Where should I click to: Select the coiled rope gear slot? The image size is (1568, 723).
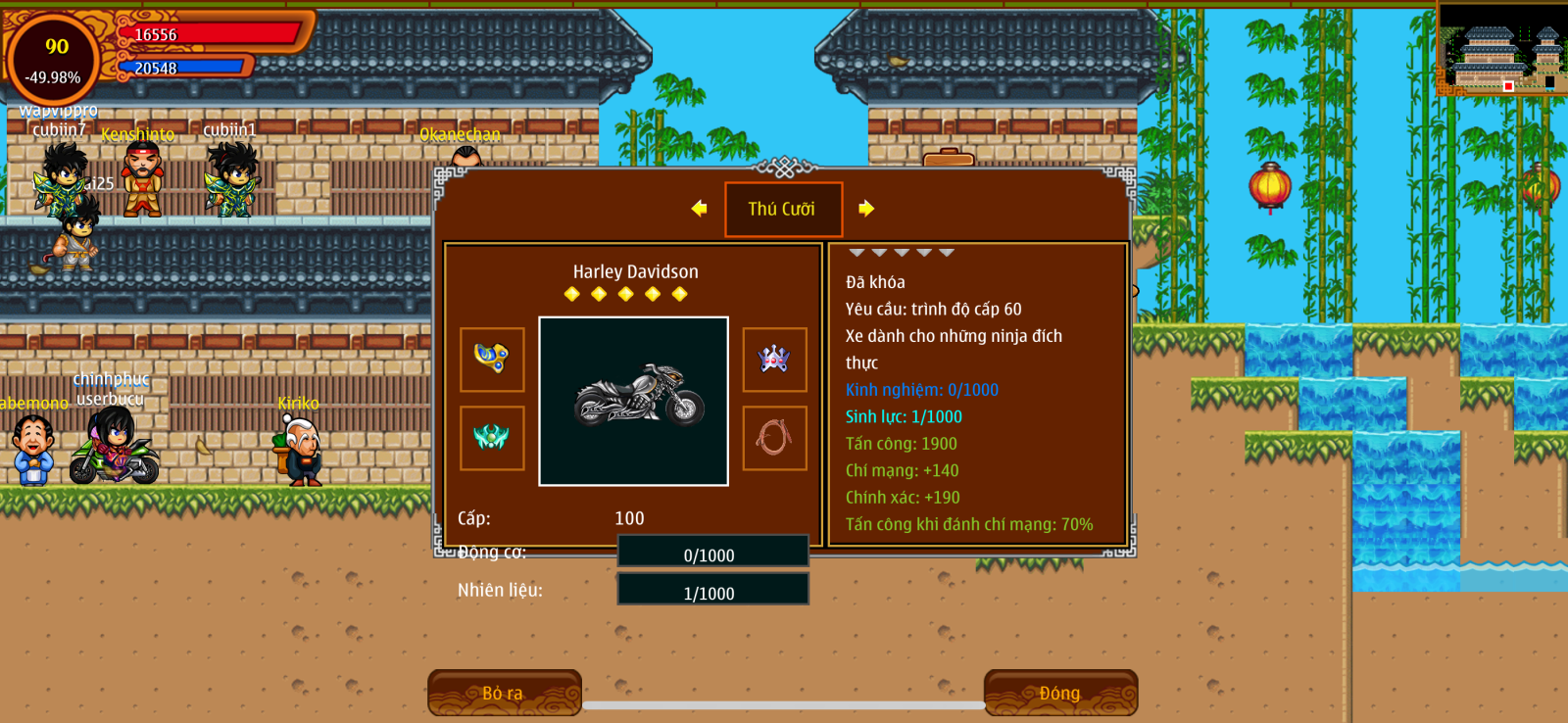click(x=774, y=438)
